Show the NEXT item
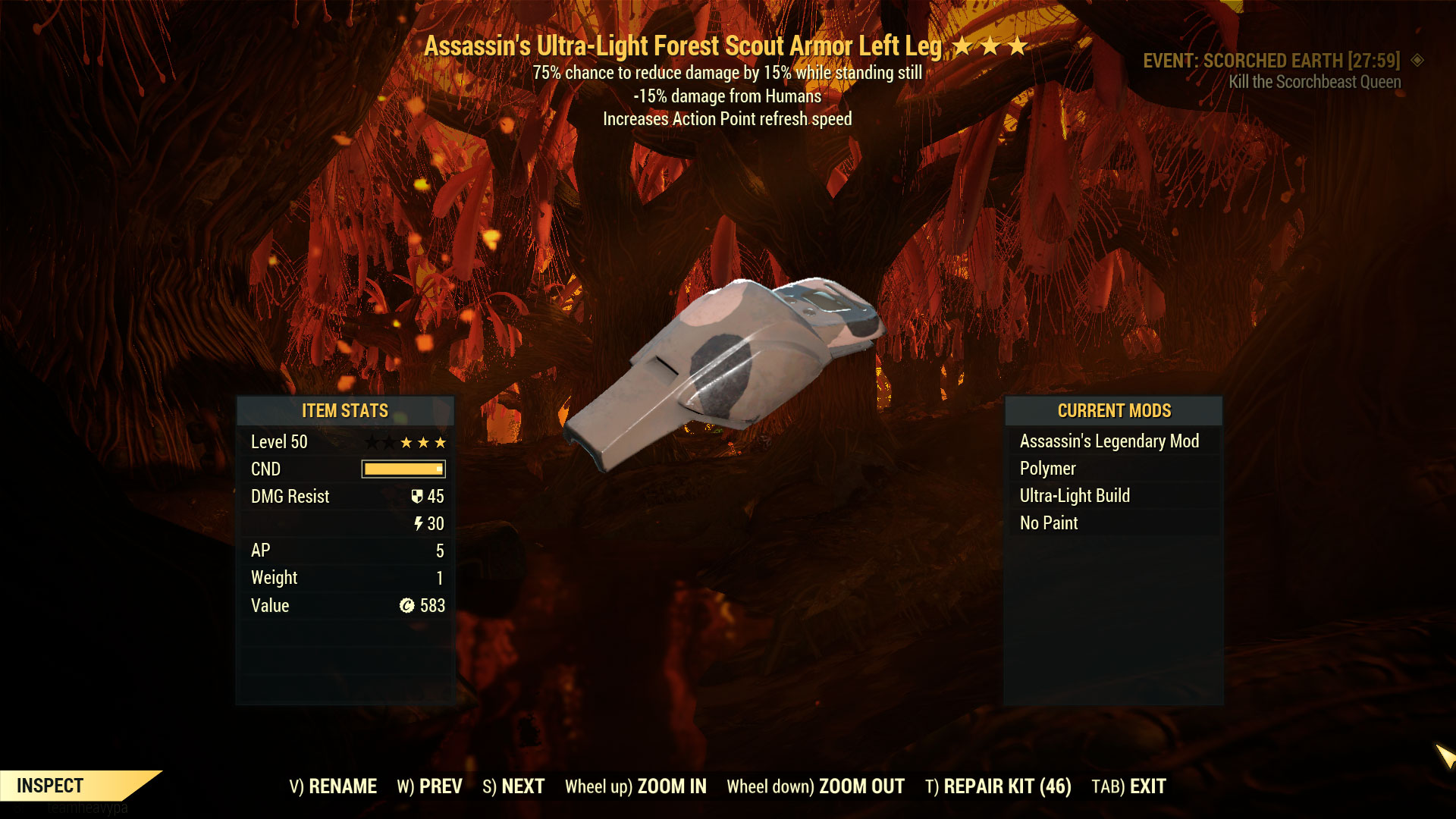1456x819 pixels. point(513,786)
